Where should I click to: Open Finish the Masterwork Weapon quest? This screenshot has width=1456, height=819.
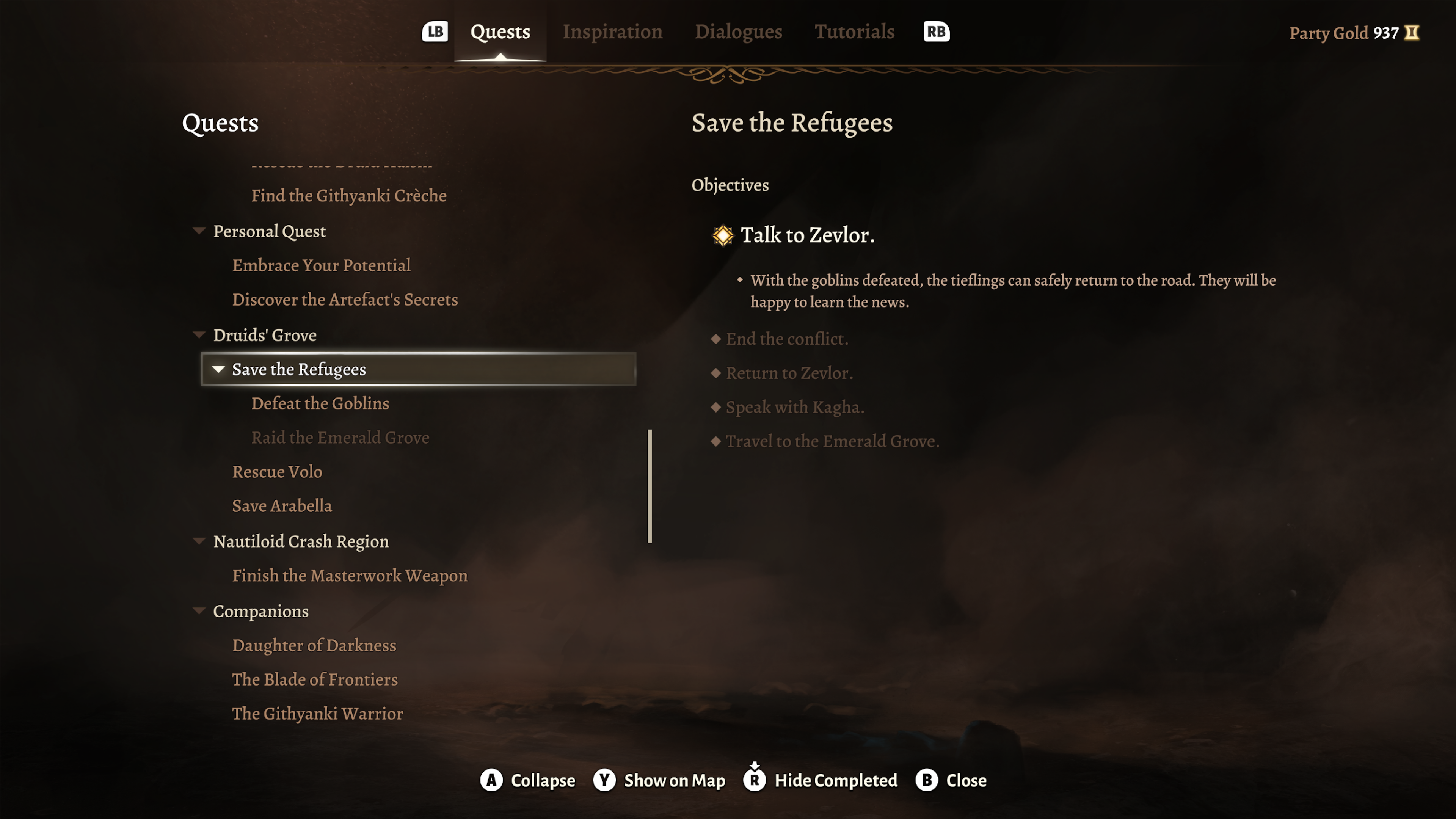pyautogui.click(x=350, y=576)
